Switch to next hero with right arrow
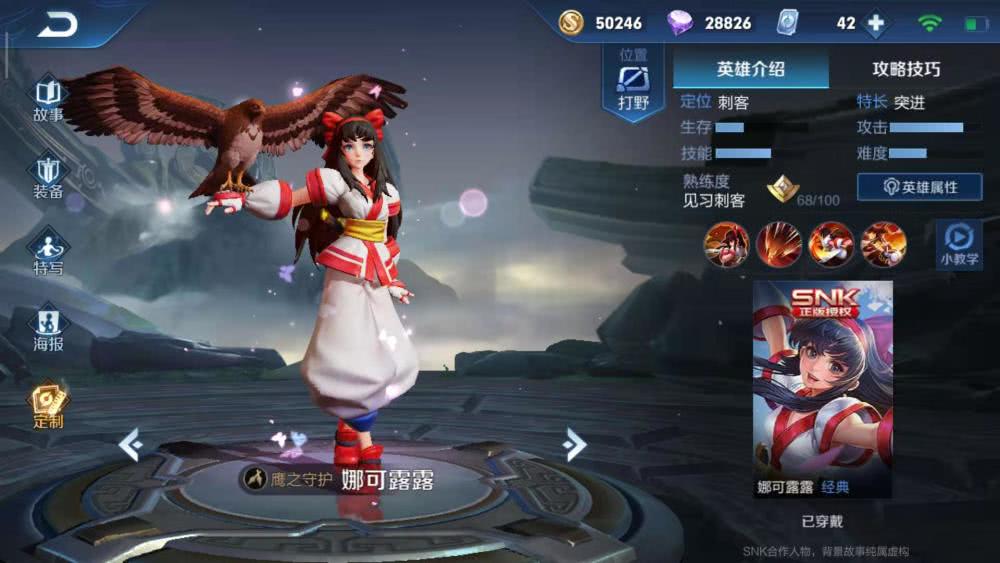This screenshot has width=1000, height=563. click(x=573, y=444)
